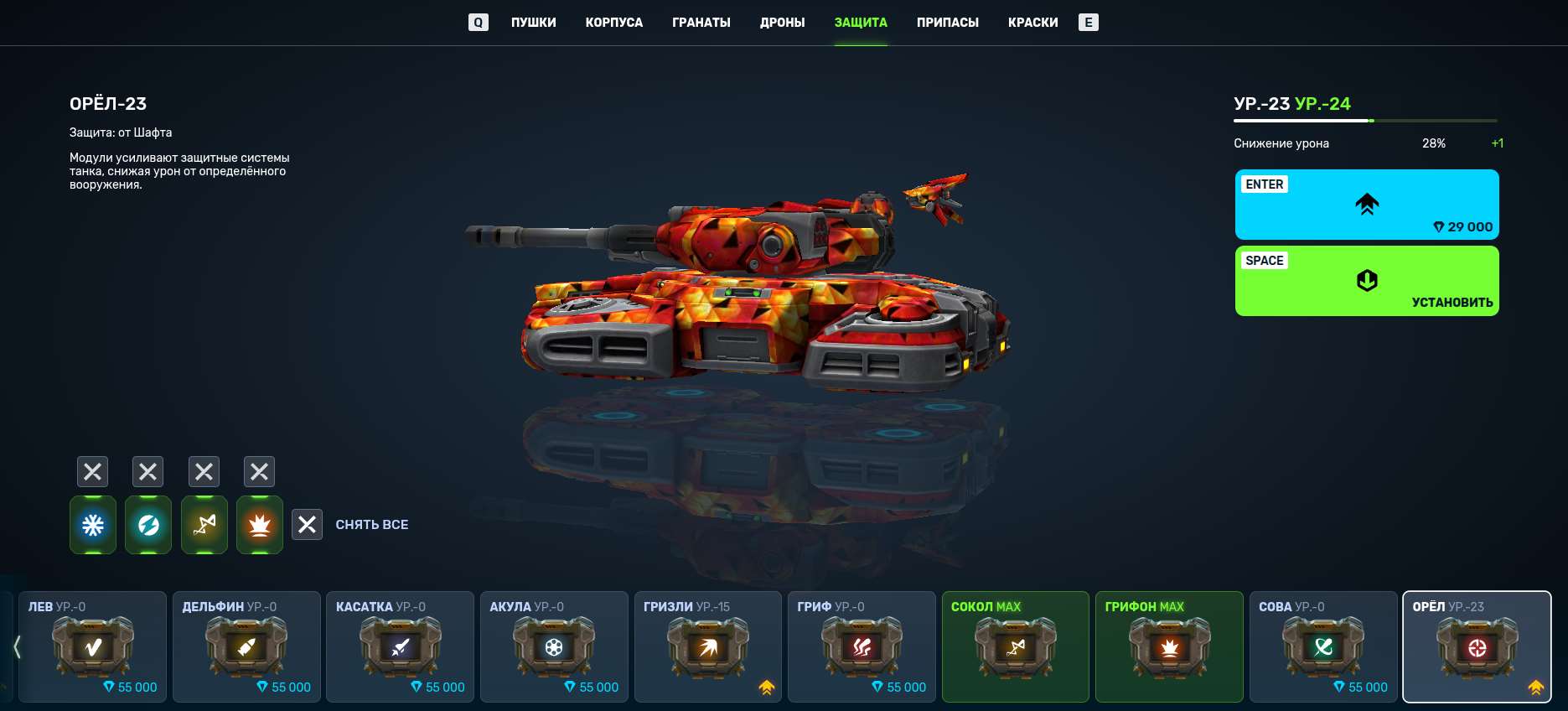Select the snowflake freeze protection module
This screenshot has width=1568, height=711.
click(x=92, y=524)
